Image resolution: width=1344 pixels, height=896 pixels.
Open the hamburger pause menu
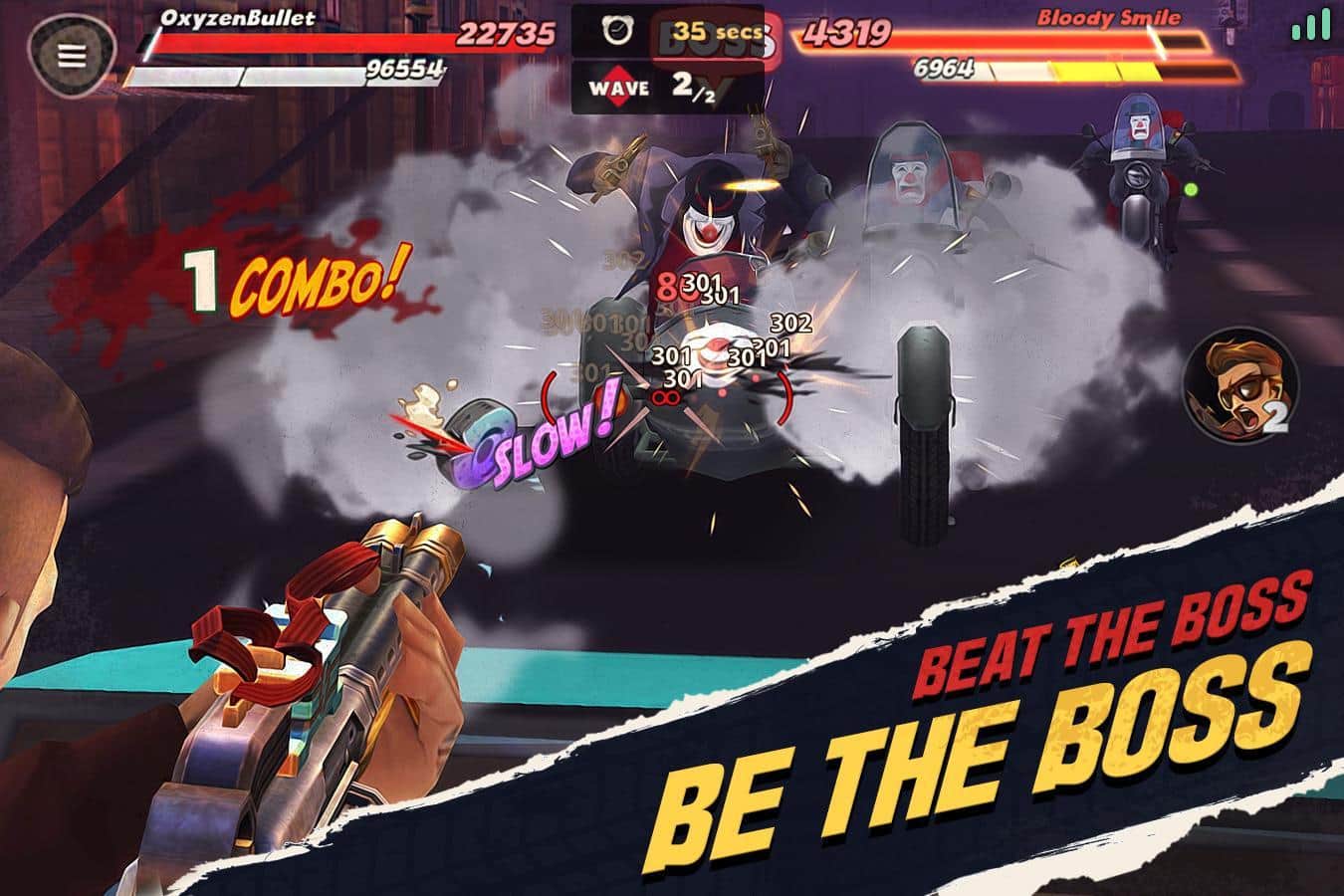click(71, 56)
